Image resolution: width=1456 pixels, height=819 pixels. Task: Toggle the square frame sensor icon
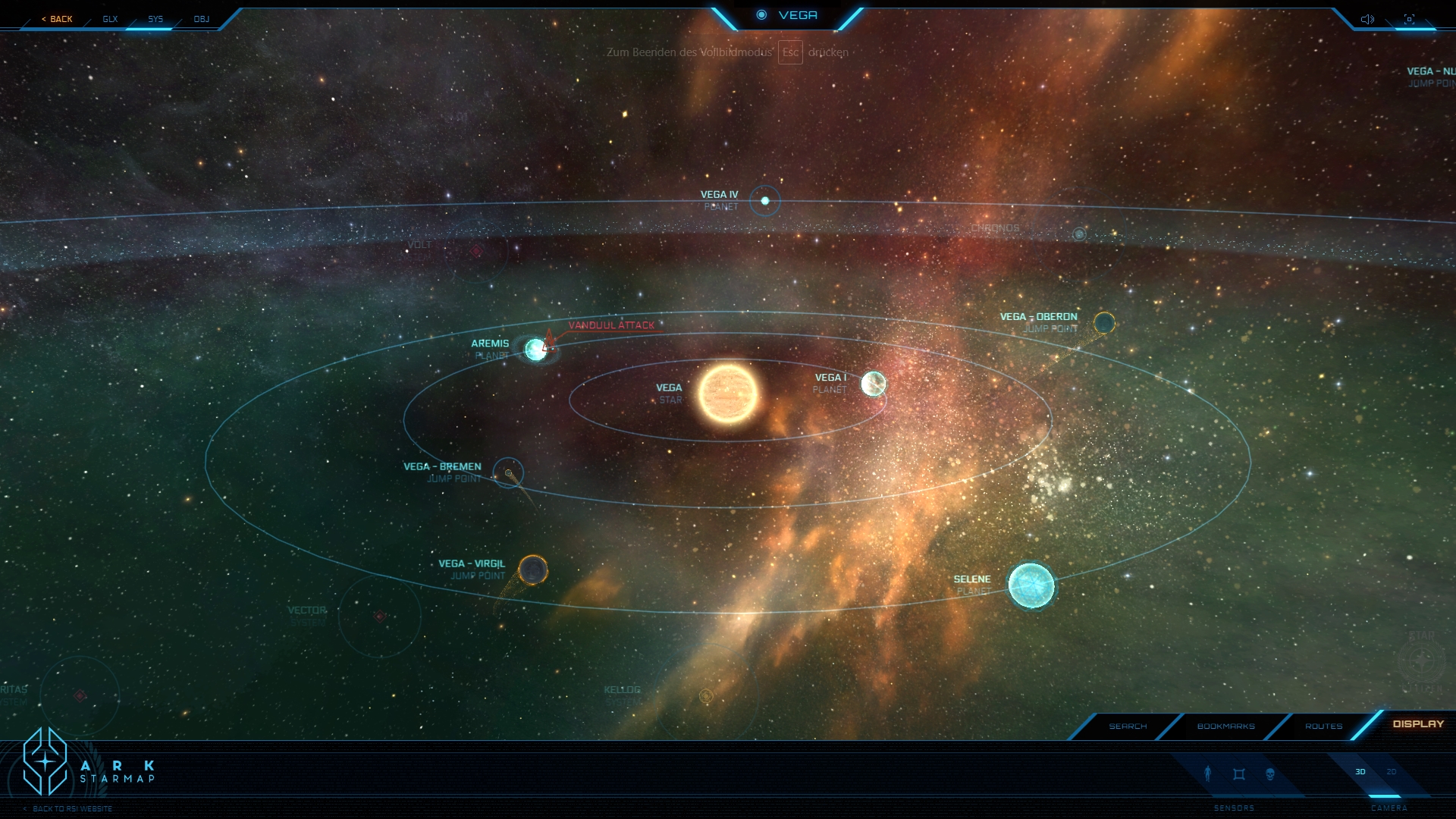coord(1239,774)
